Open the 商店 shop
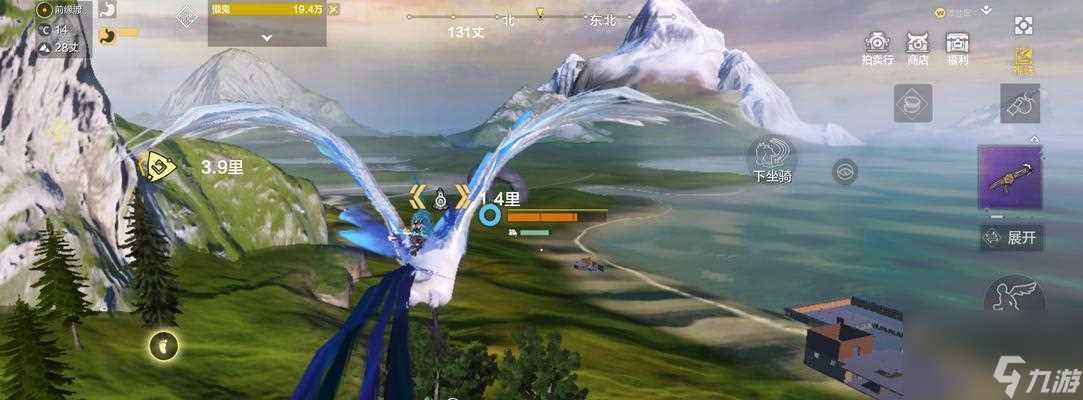The image size is (1083, 400). click(x=917, y=46)
